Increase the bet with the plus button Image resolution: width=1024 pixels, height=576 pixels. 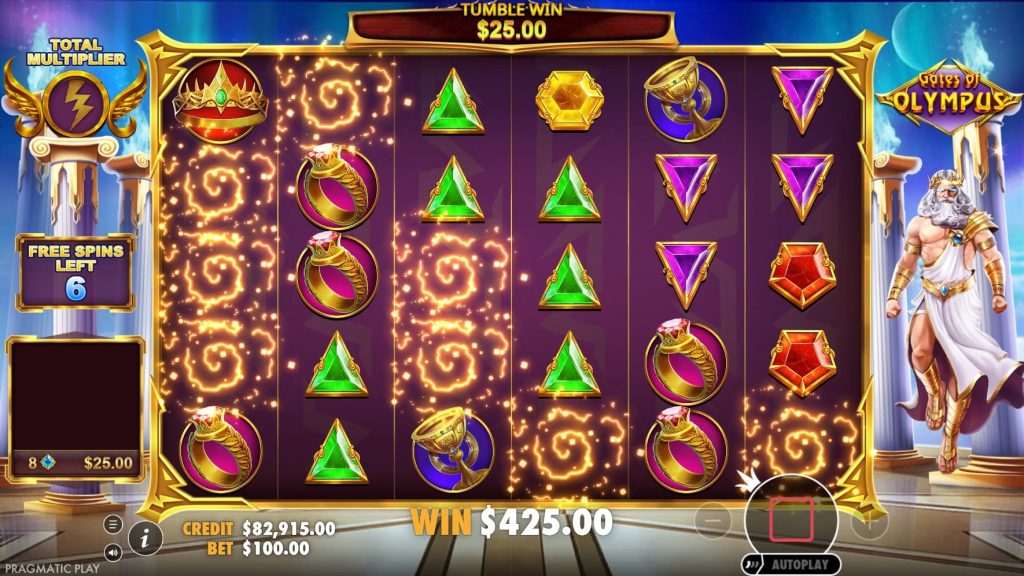click(x=868, y=521)
